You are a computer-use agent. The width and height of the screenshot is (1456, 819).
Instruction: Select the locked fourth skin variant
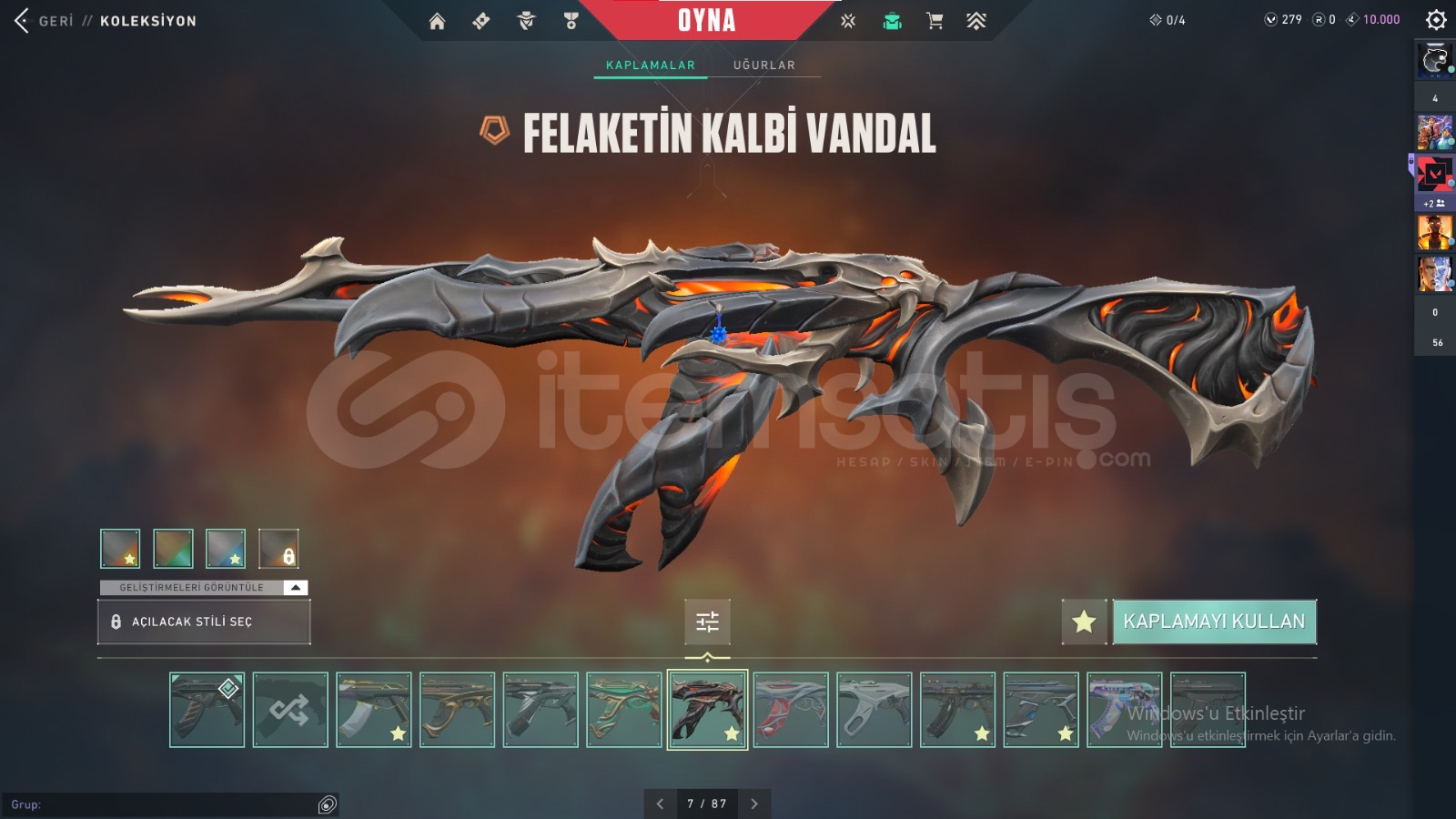278,549
